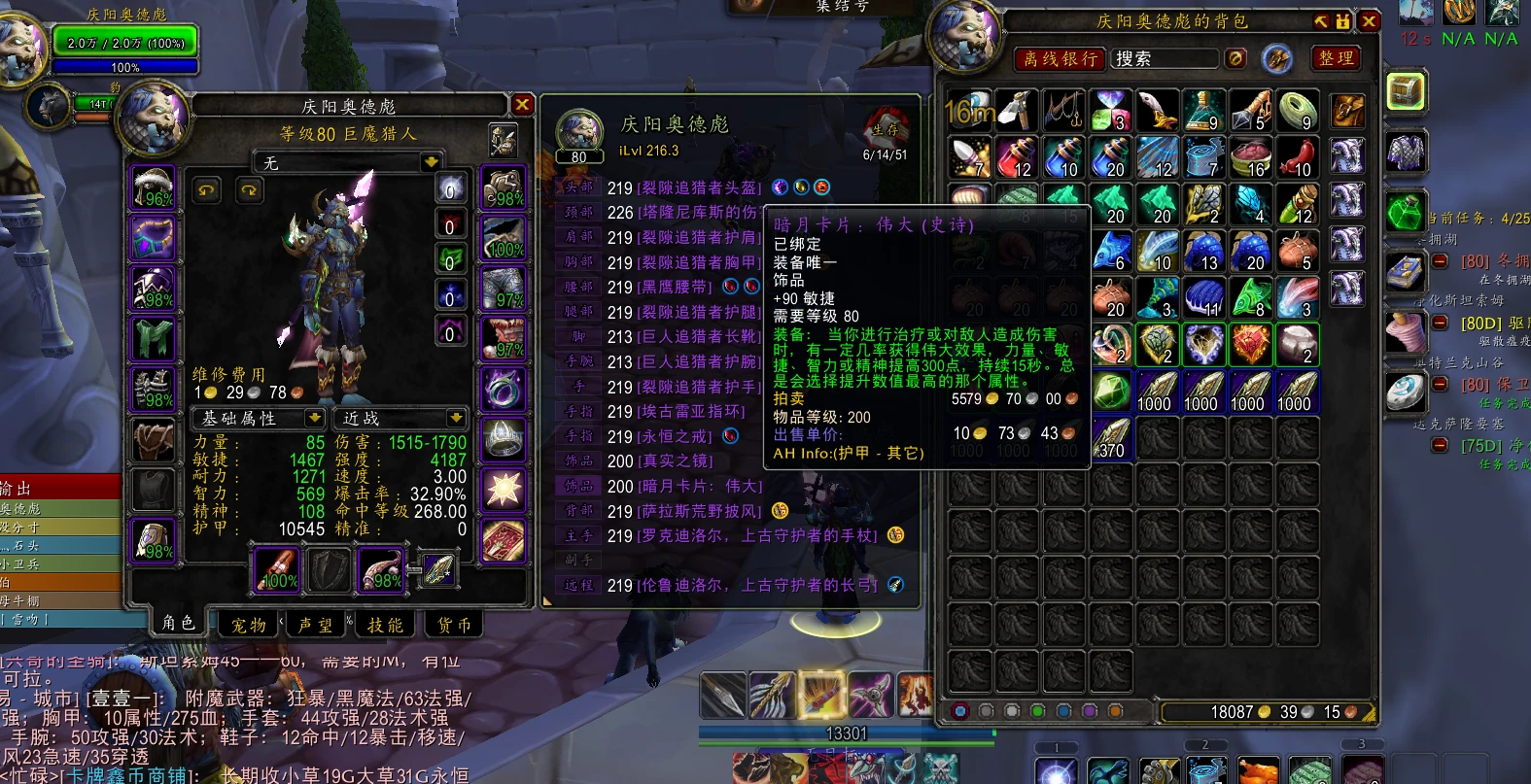
Task: Close the backpack window
Action: (1369, 20)
